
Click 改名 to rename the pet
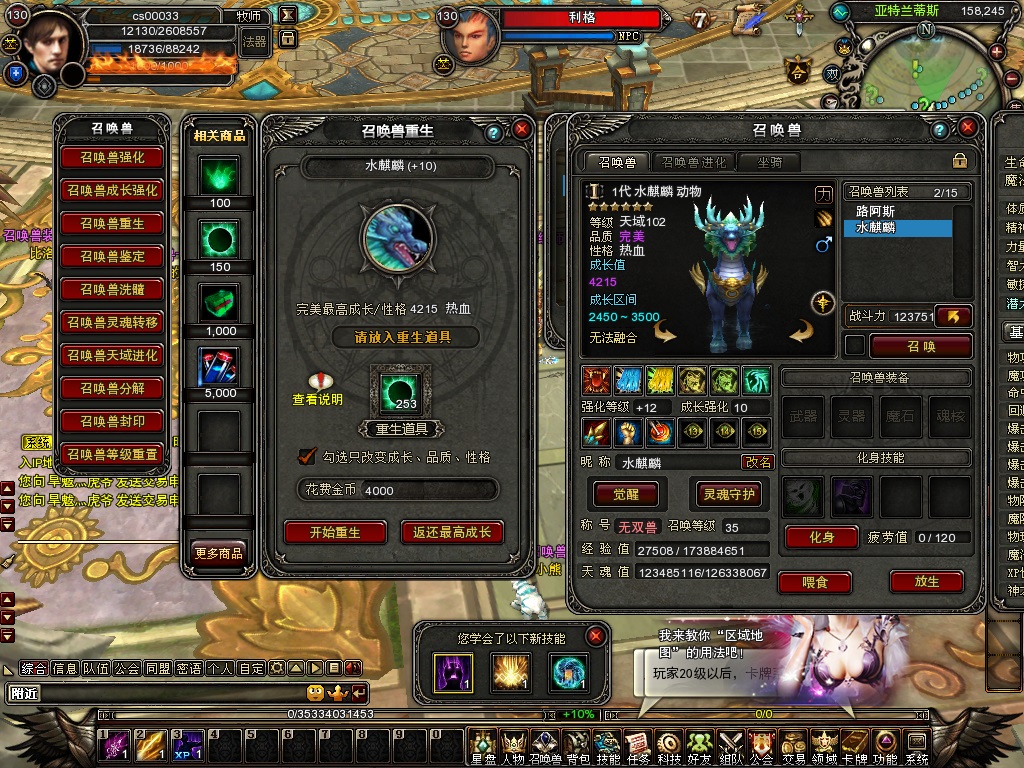(x=757, y=462)
